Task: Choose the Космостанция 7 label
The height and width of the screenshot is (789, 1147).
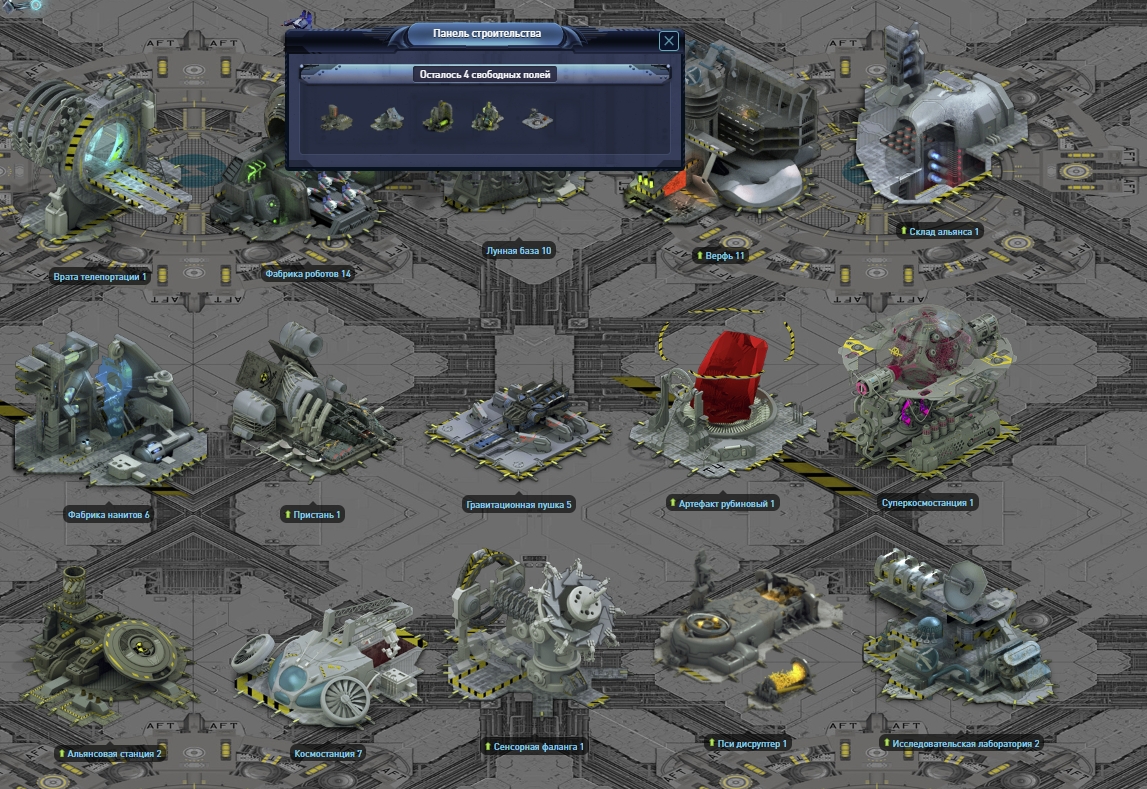Action: click(328, 753)
